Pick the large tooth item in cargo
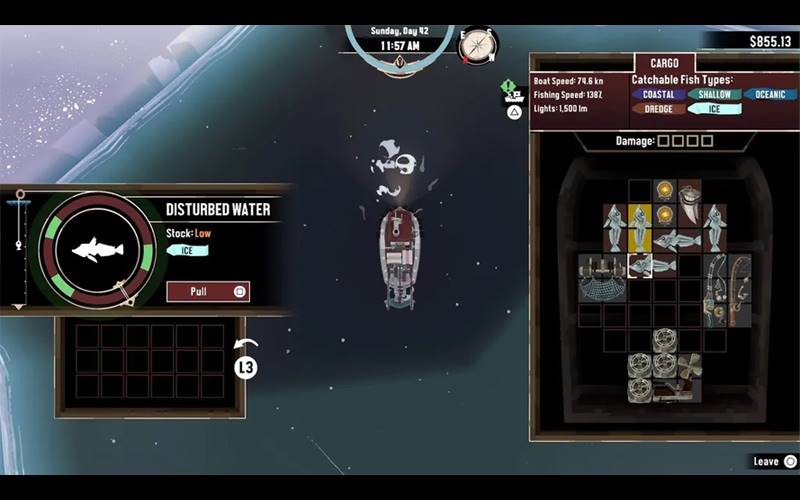Image resolution: width=800 pixels, height=500 pixels. tap(690, 203)
